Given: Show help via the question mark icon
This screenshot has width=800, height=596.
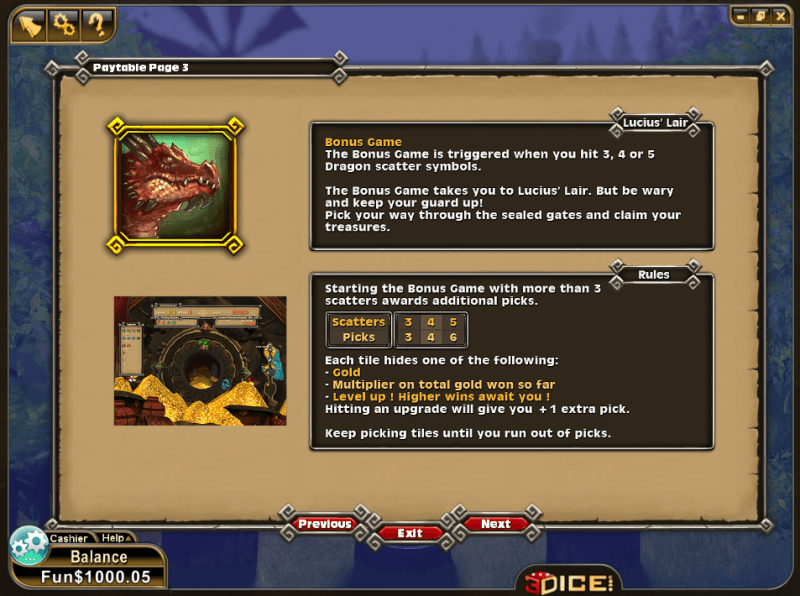Looking at the screenshot, I should coord(96,23).
